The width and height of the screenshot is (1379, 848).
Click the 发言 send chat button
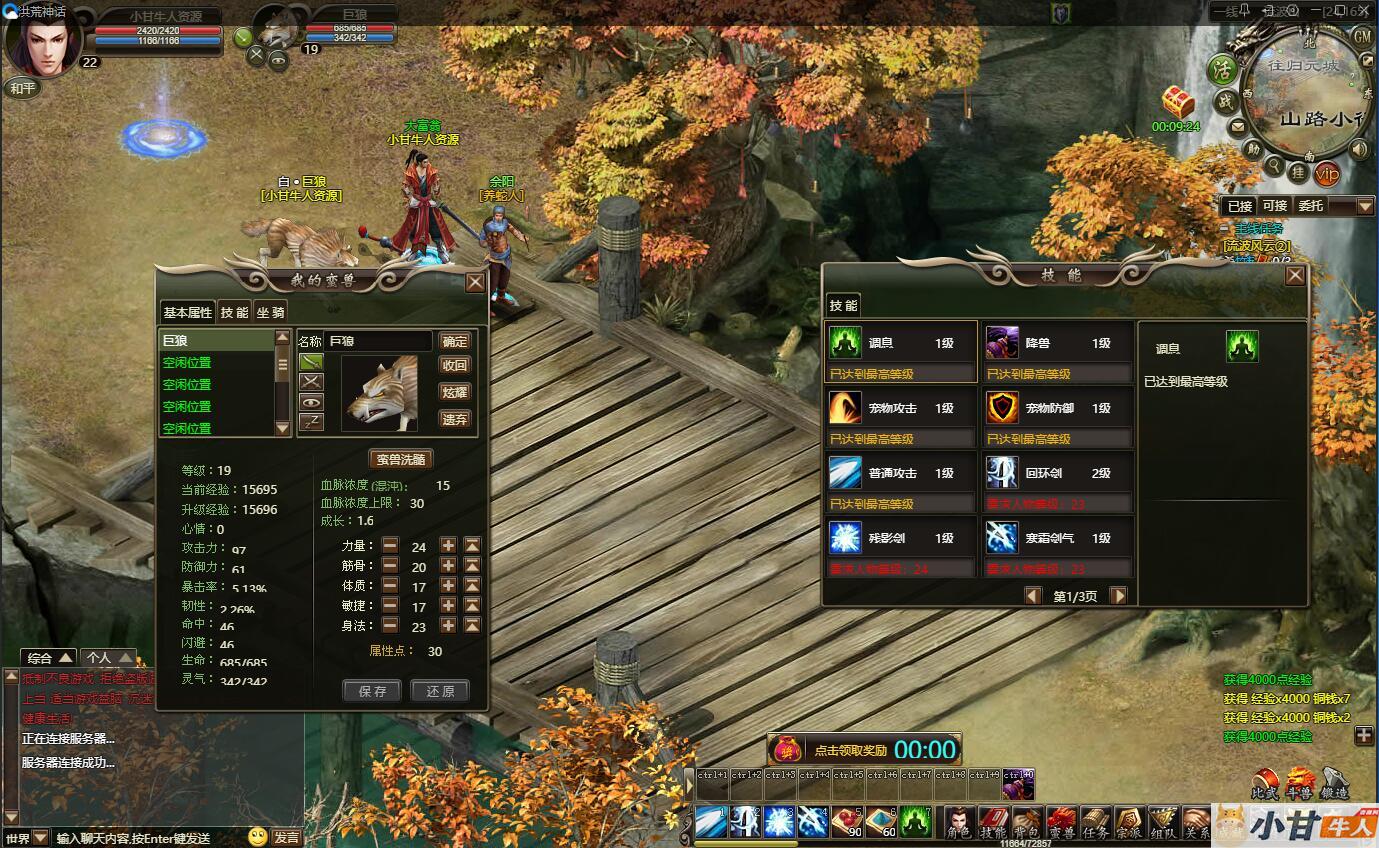287,837
